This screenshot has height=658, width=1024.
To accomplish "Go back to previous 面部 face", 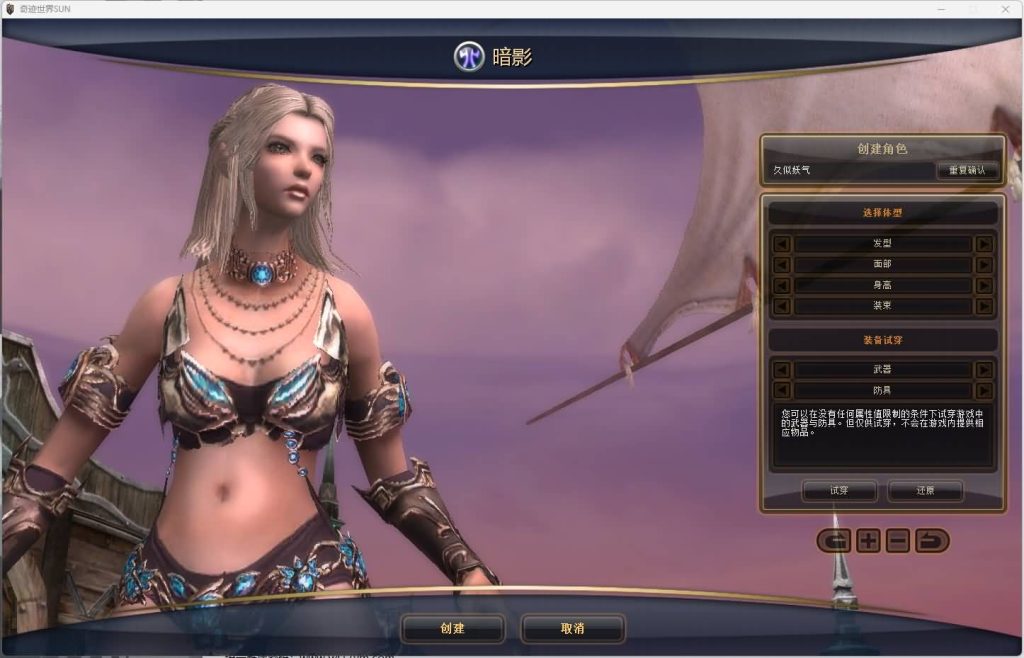I will [782, 265].
